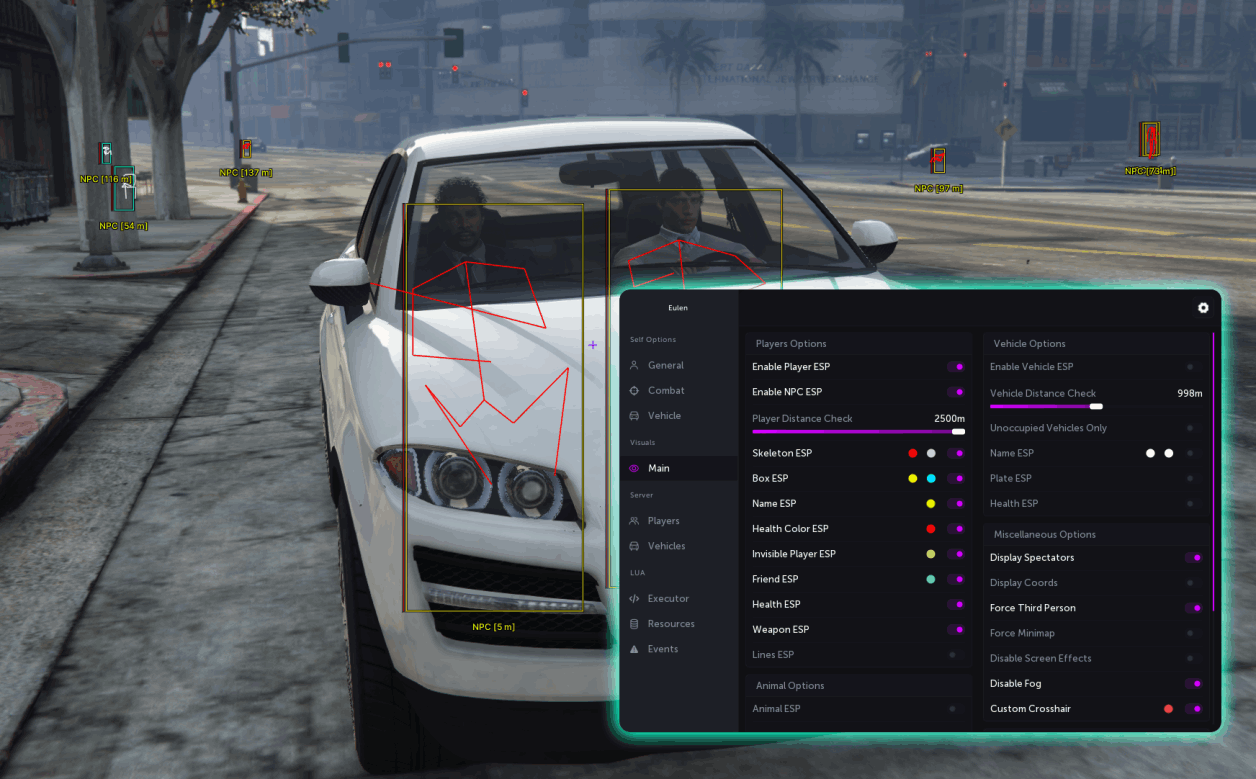The height and width of the screenshot is (779, 1256).
Task: Toggle the Weapon ESP switch
Action: 956,630
